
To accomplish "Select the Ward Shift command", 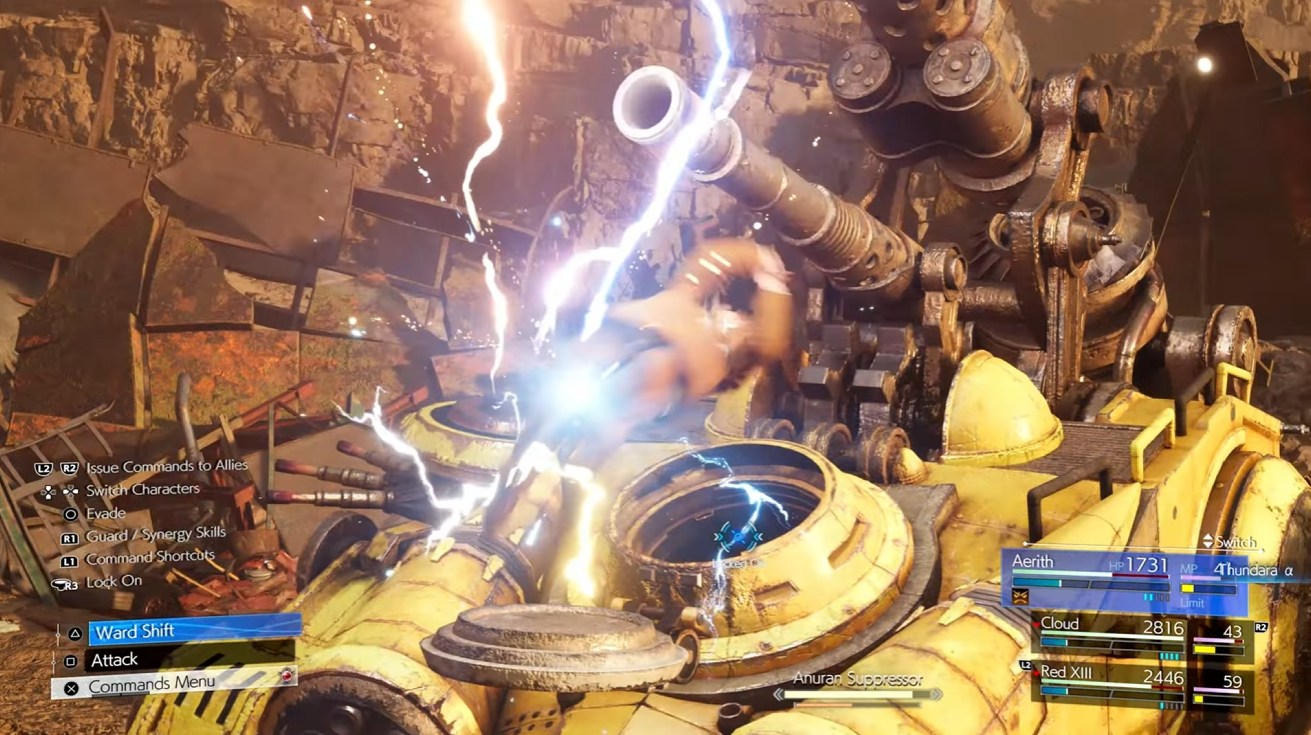I will (x=194, y=631).
